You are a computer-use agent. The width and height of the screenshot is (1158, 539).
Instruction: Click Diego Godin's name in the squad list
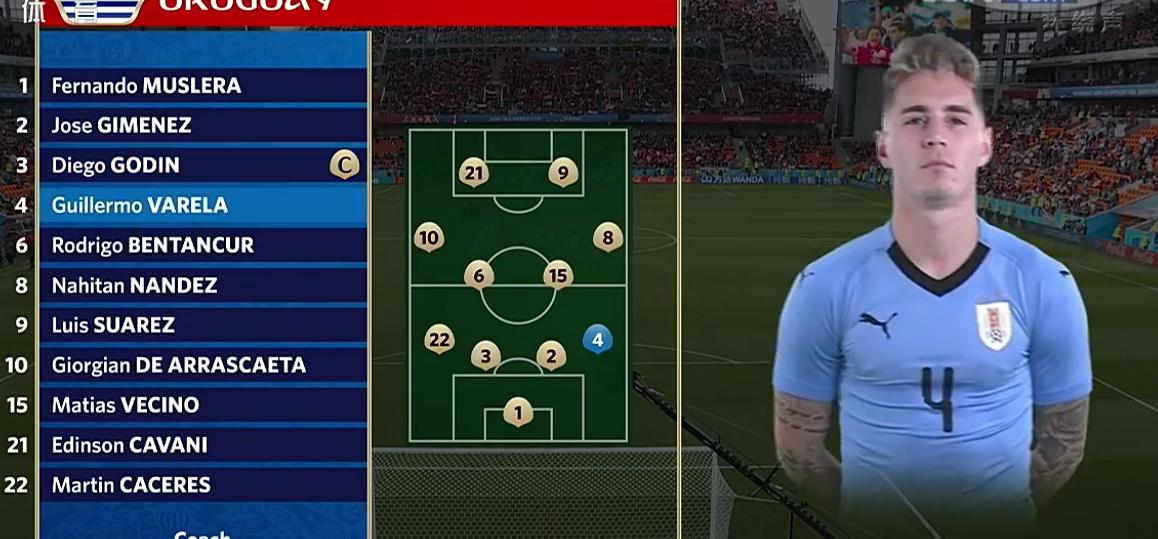115,166
